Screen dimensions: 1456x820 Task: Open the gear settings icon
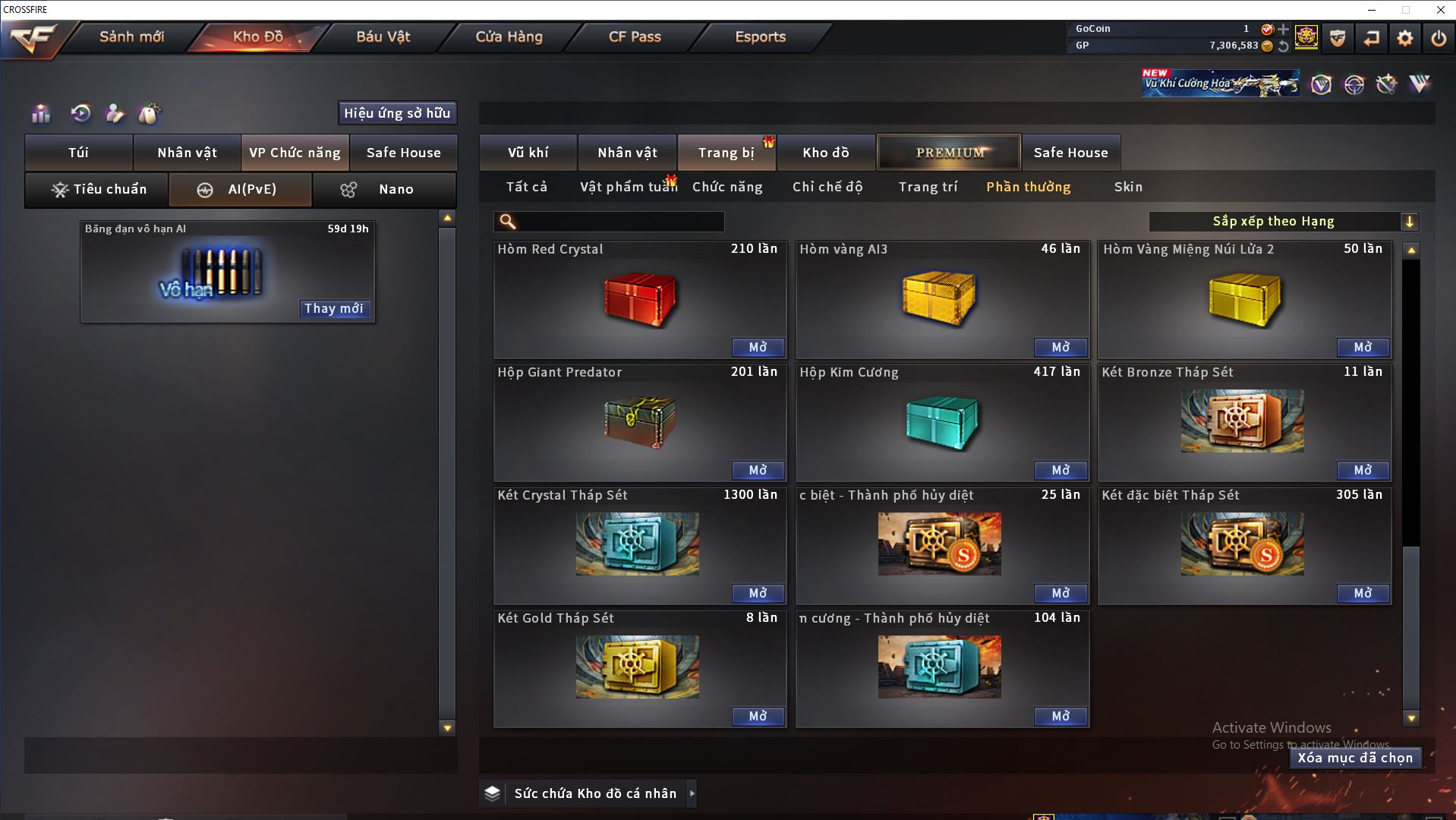click(x=1404, y=38)
